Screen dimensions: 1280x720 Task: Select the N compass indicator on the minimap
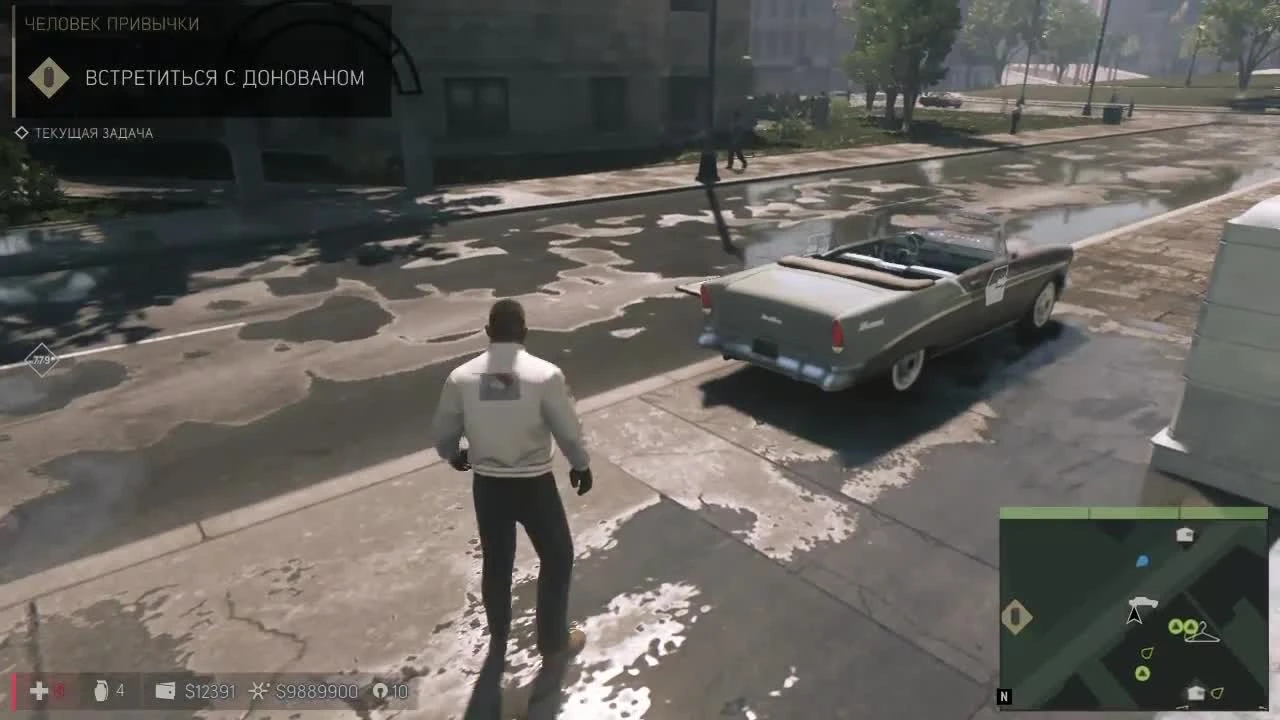(1004, 694)
